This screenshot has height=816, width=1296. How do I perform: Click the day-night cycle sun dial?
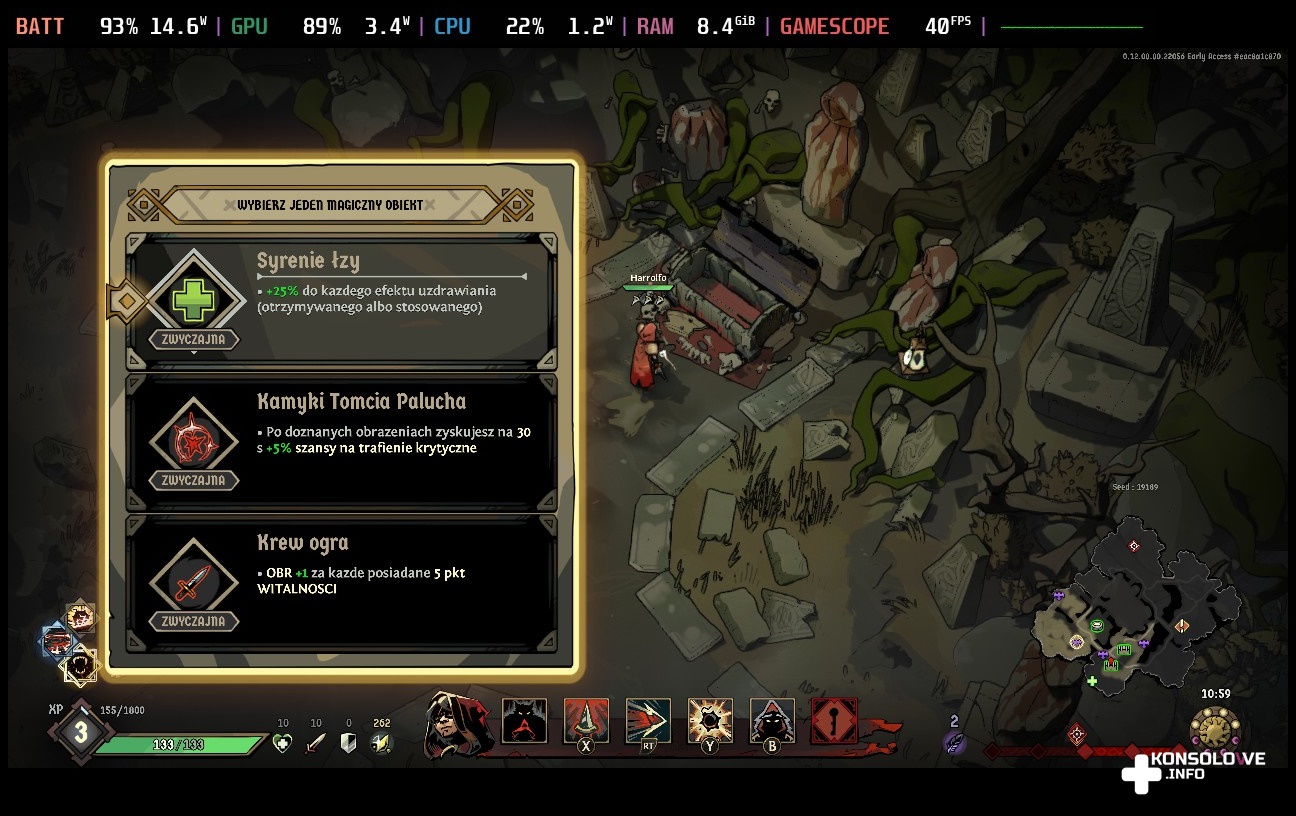[x=1214, y=730]
